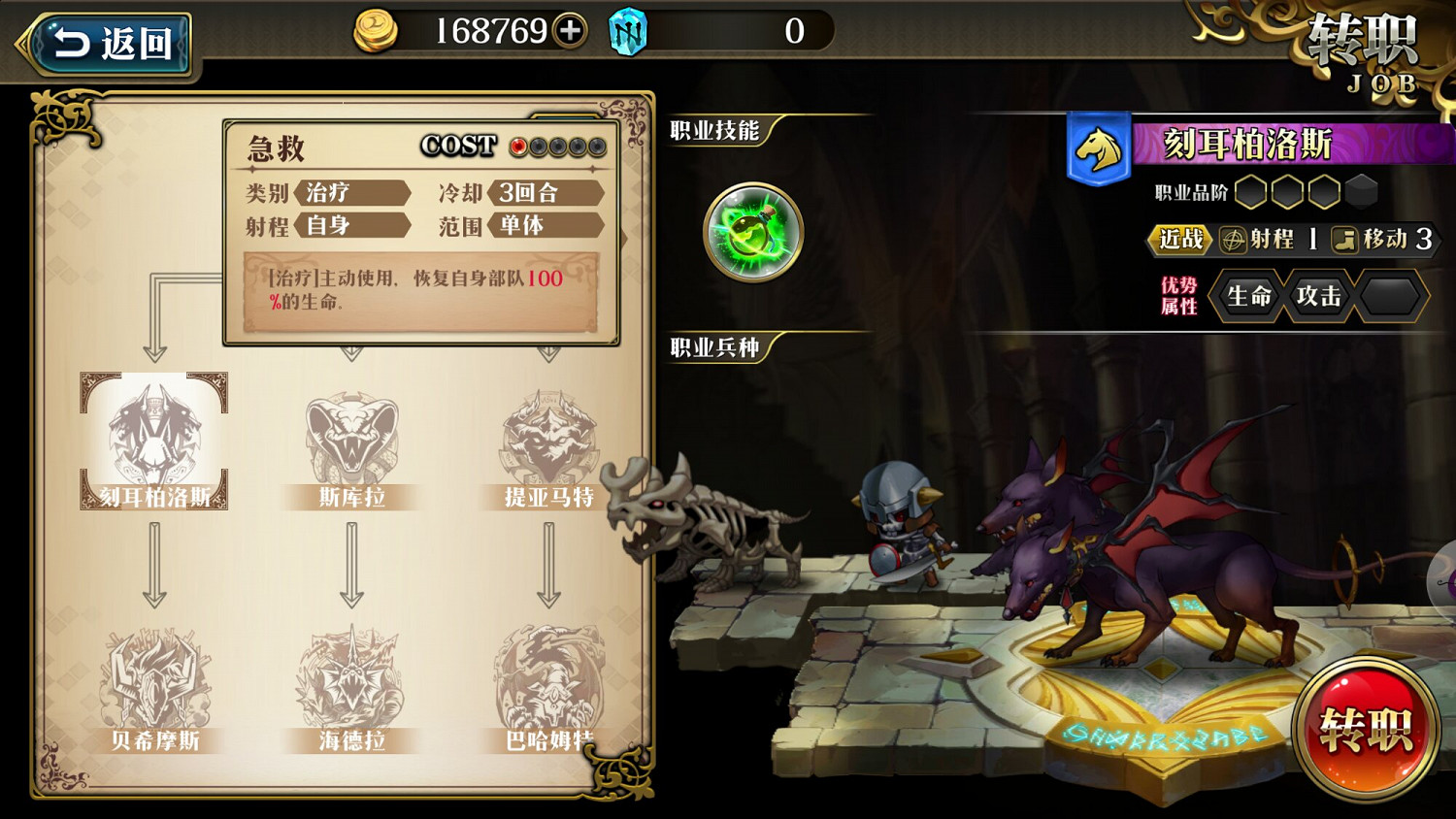
Task: Toggle the 生命 advantage attribute badge
Action: point(1247,297)
